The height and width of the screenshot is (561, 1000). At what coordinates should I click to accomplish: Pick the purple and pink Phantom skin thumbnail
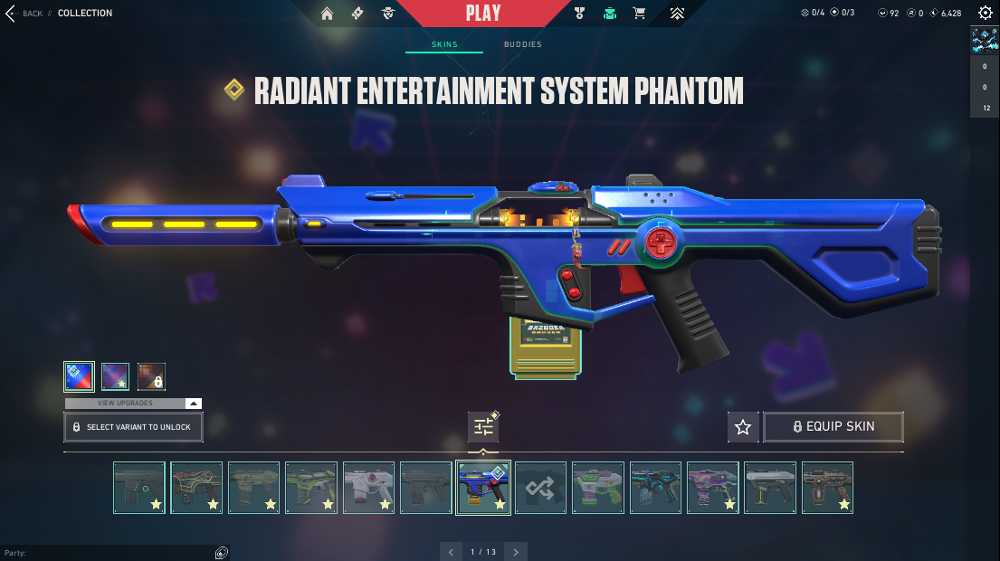point(713,488)
